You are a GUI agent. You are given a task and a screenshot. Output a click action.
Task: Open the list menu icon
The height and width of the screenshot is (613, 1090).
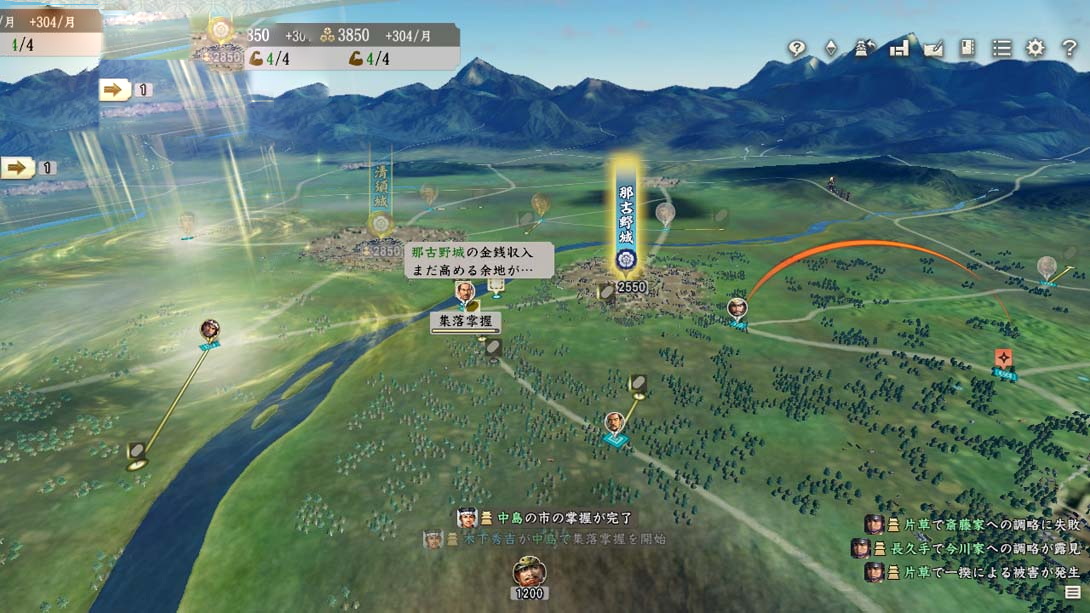1001,49
